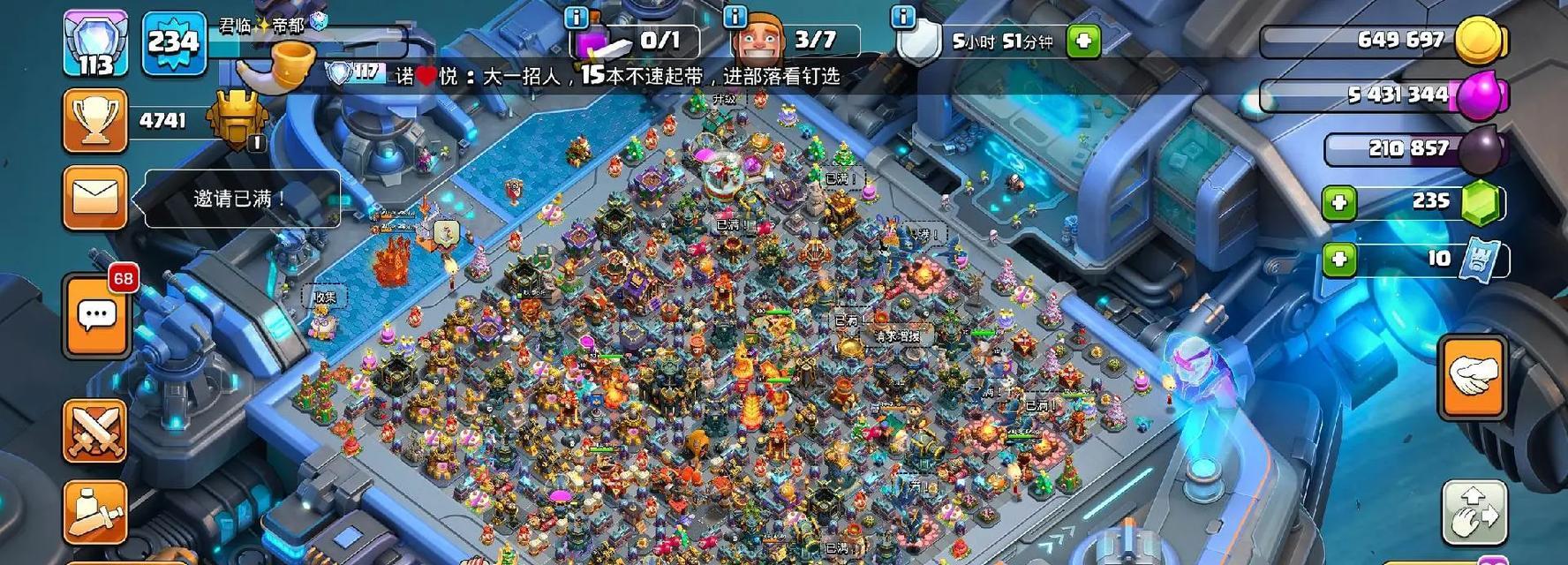Buy gems with the green plus button
1568x565 pixels.
click(1338, 203)
